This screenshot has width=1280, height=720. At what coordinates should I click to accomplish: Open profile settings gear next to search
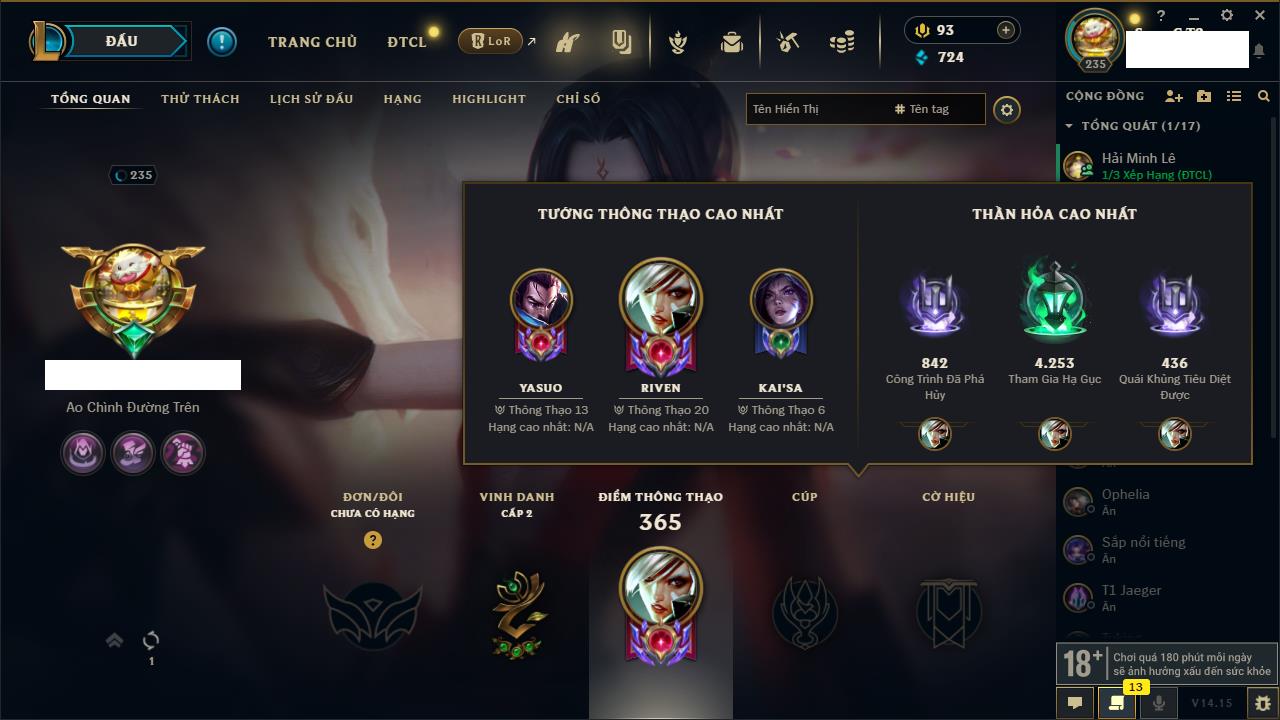1007,109
